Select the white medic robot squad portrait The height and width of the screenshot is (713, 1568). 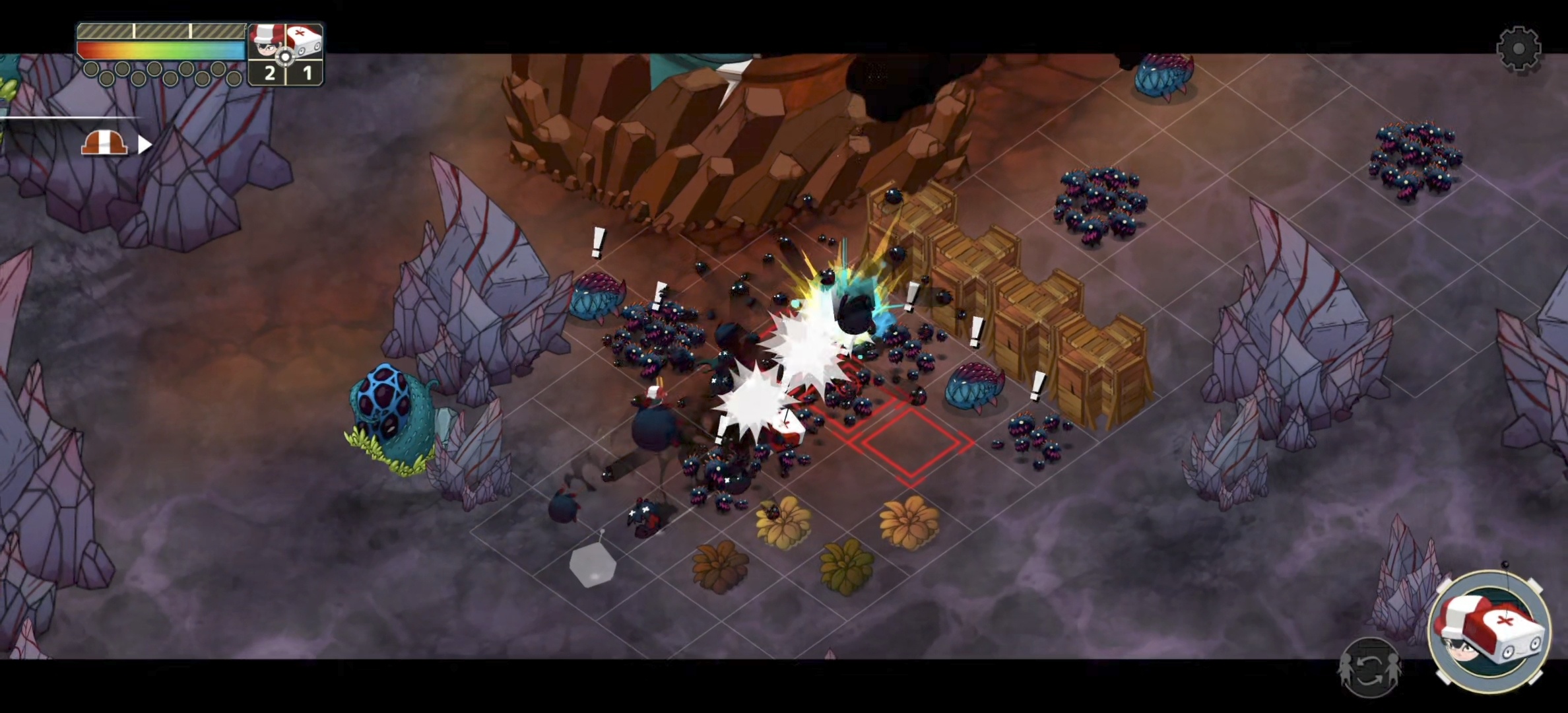coord(305,42)
